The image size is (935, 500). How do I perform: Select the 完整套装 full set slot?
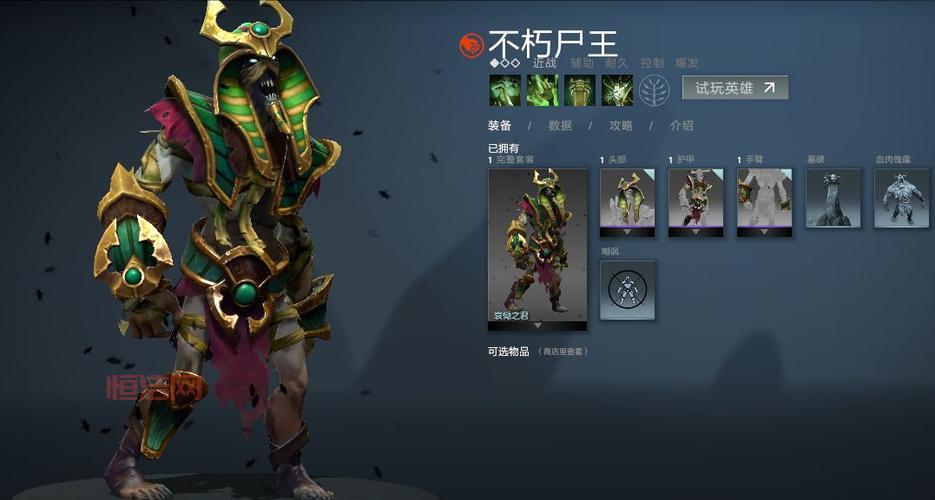pyautogui.click(x=537, y=248)
